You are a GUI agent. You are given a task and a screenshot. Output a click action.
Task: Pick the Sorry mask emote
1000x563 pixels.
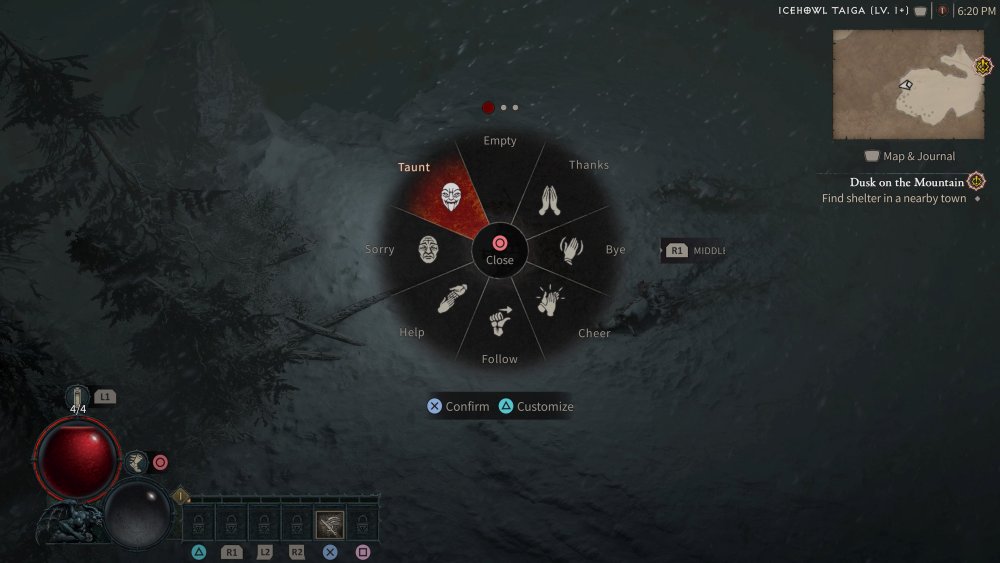429,249
